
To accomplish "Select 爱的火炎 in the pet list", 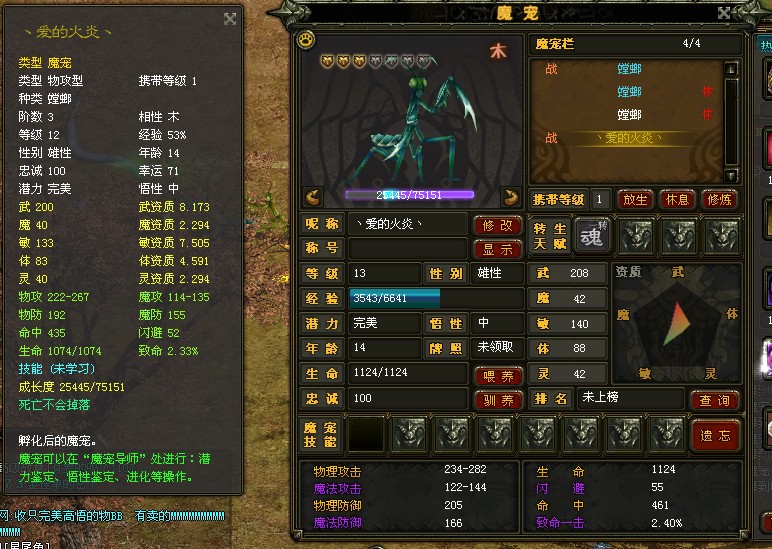I will coord(628,138).
